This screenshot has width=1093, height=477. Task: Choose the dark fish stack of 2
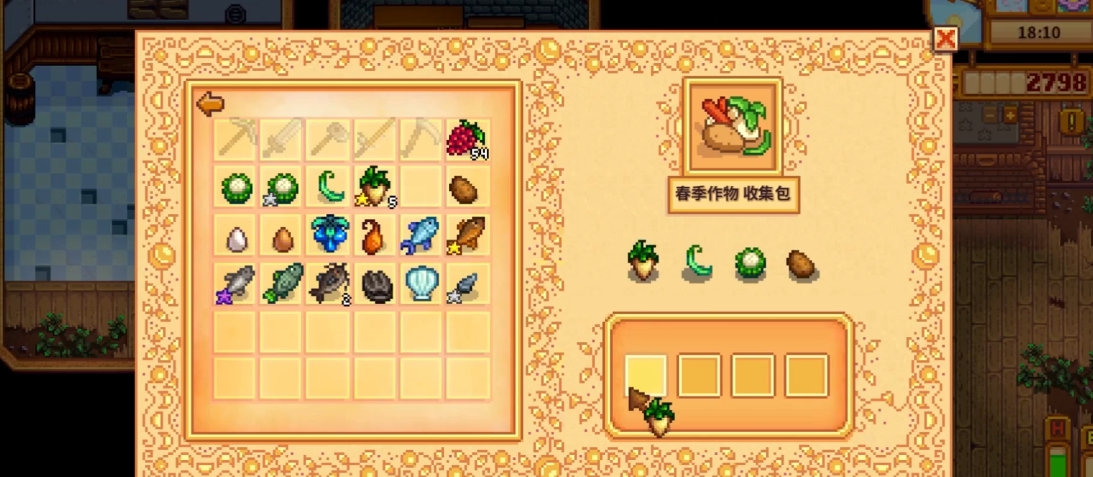[329, 284]
